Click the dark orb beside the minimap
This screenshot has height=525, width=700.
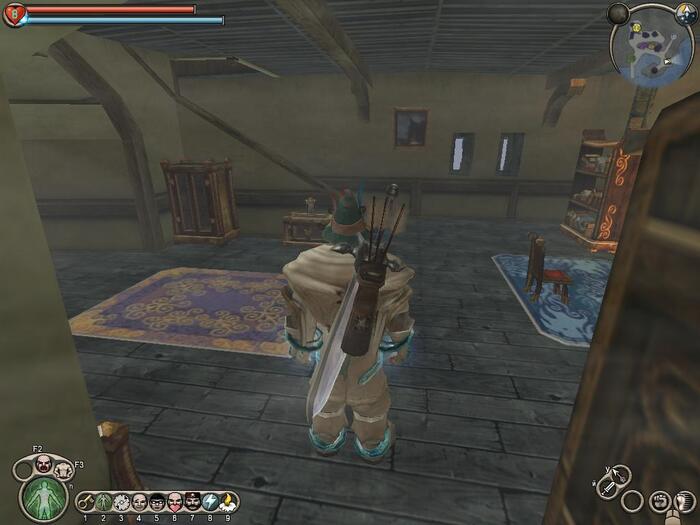click(x=619, y=13)
